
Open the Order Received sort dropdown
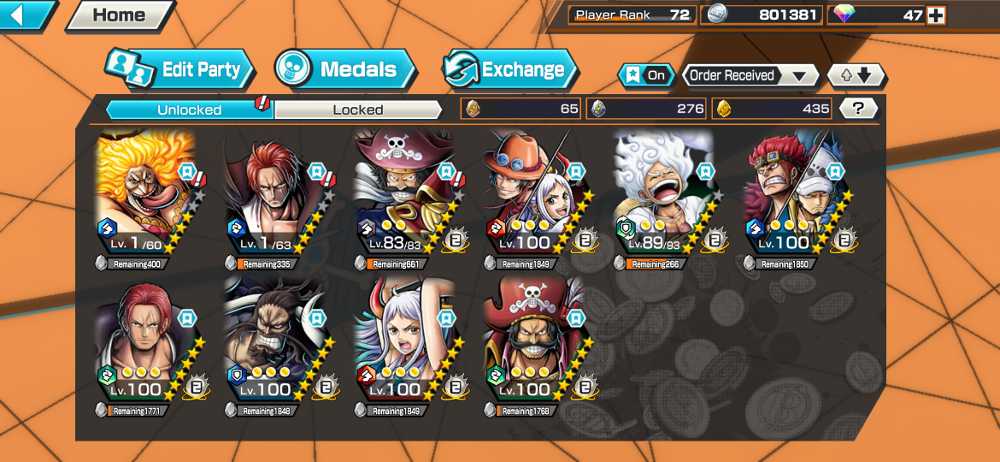tap(749, 75)
